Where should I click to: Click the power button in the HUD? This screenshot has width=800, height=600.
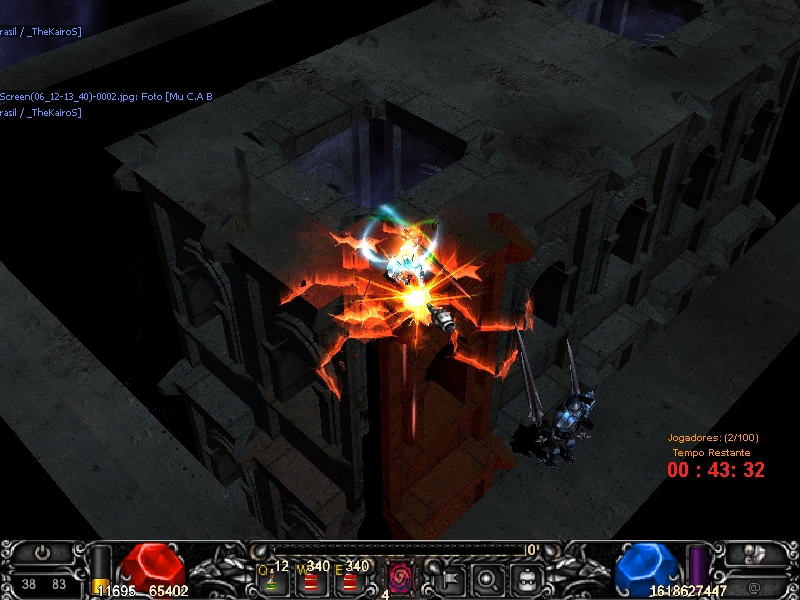[x=43, y=552]
